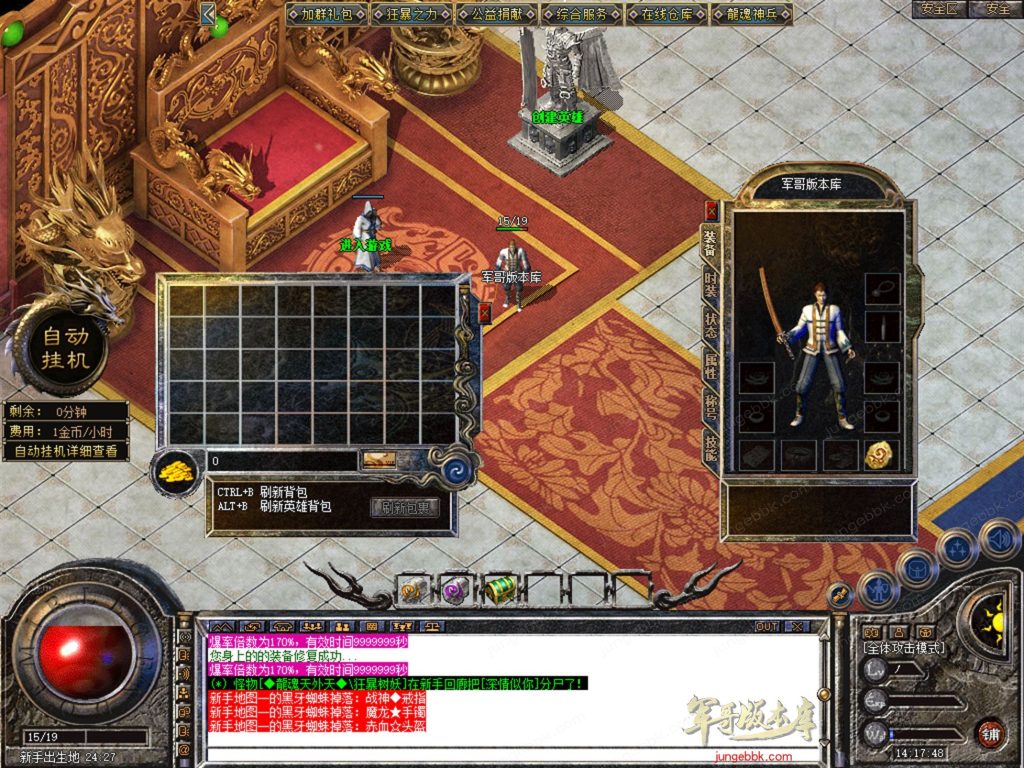This screenshot has width=1024, height=768.
Task: Click the 刷新包裹 refresh bag button
Action: (x=405, y=507)
